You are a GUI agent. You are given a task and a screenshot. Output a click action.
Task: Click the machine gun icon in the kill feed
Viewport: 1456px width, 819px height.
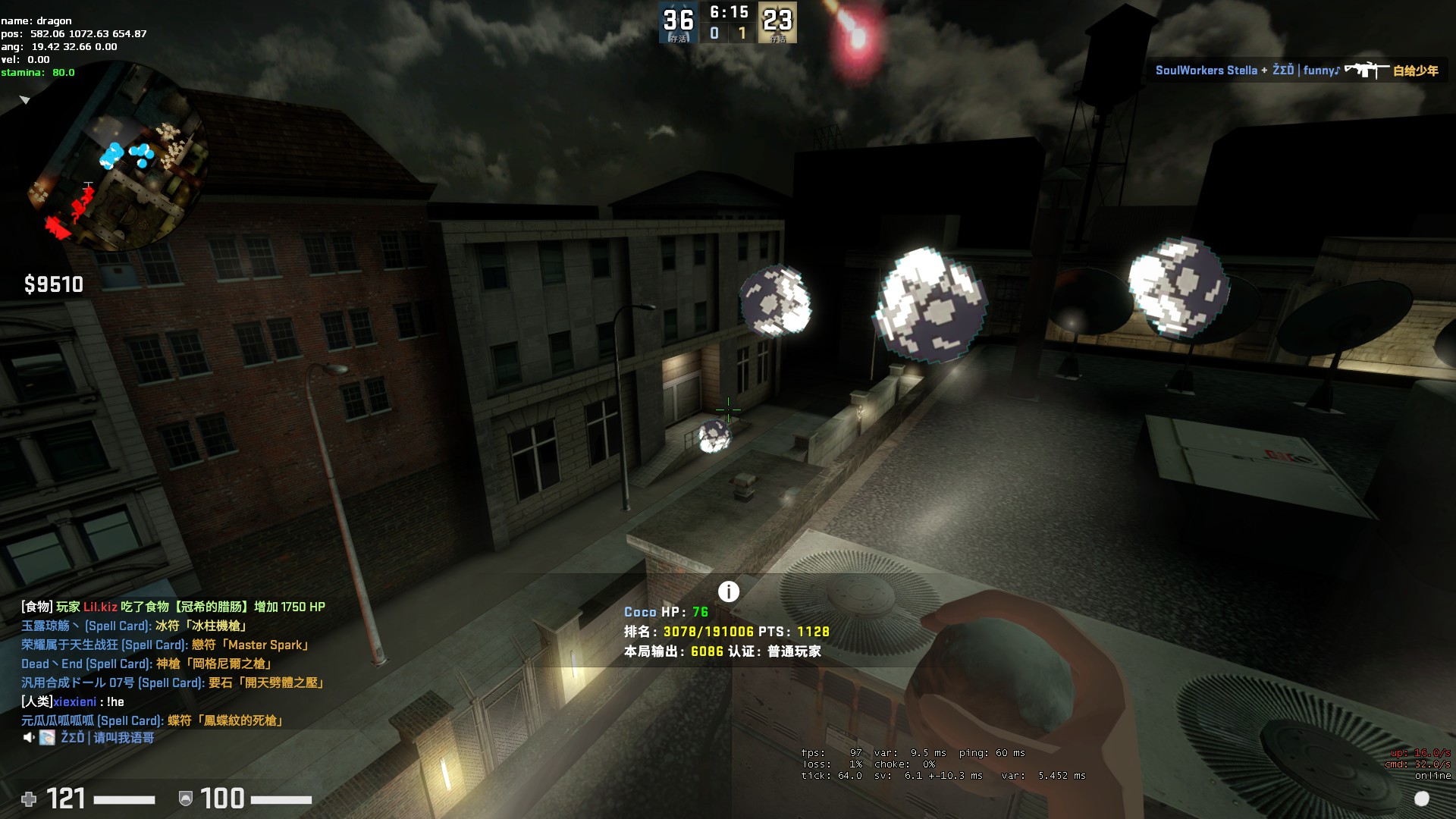[1366, 71]
